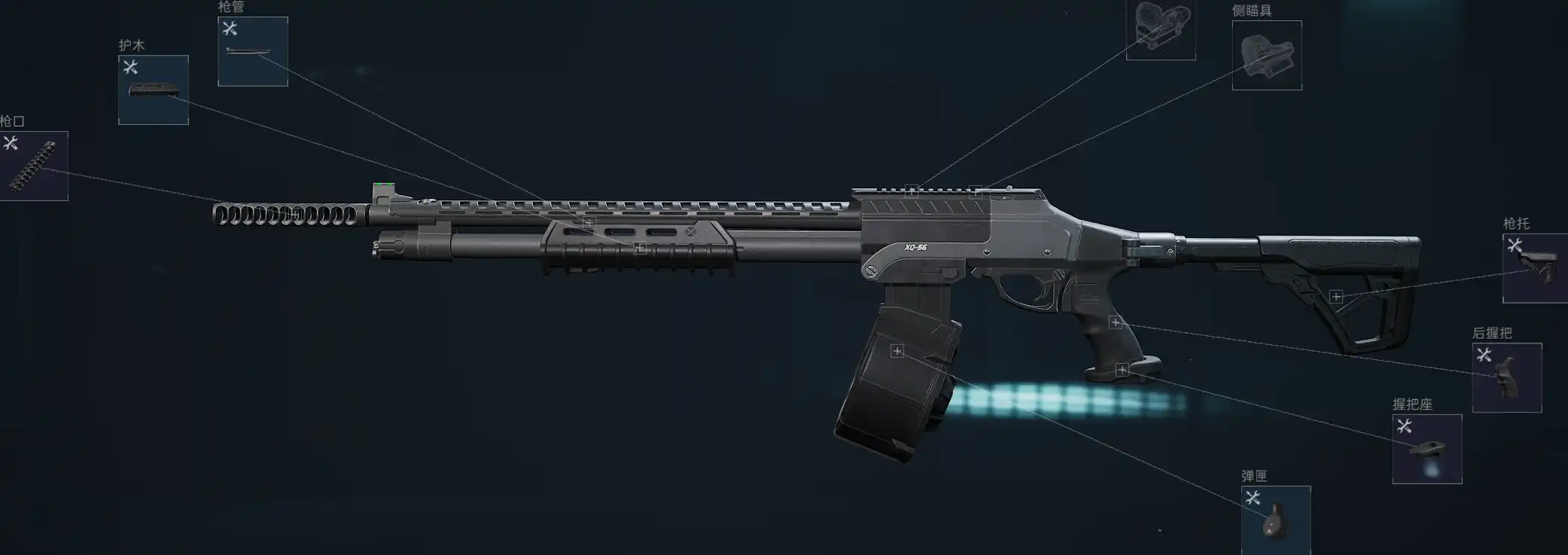Viewport: 1568px width, 555px height.
Task: Select the 护木 handguard slot
Action: pos(153,90)
